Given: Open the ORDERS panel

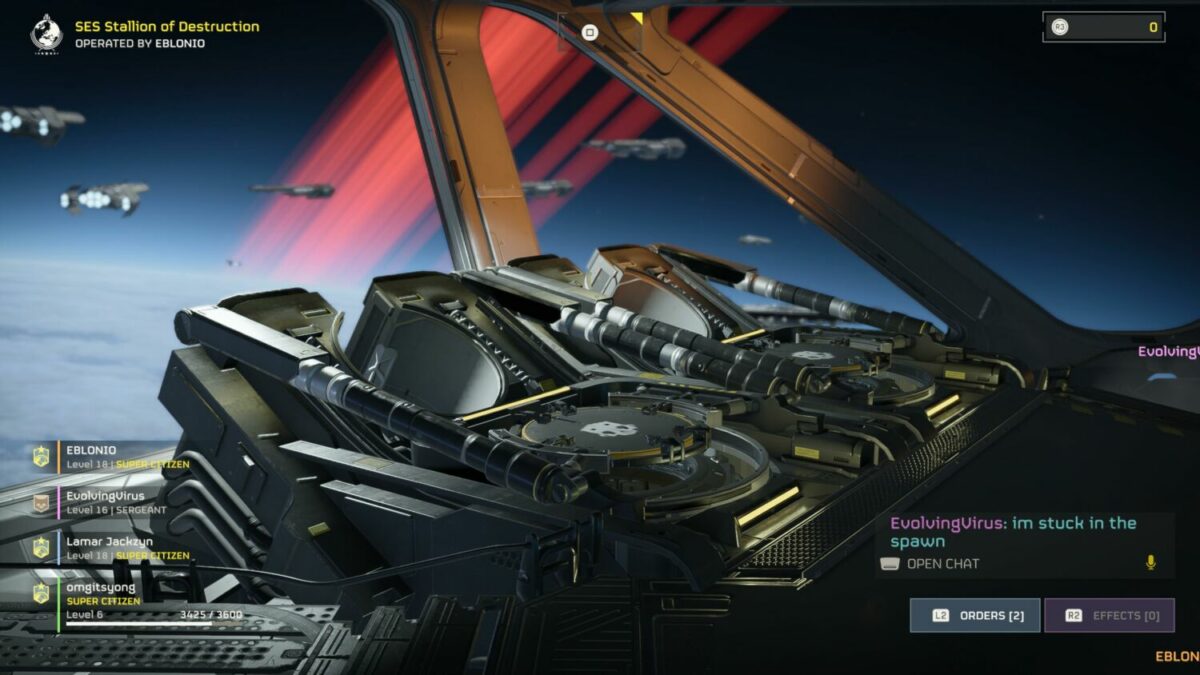Looking at the screenshot, I should click(975, 615).
